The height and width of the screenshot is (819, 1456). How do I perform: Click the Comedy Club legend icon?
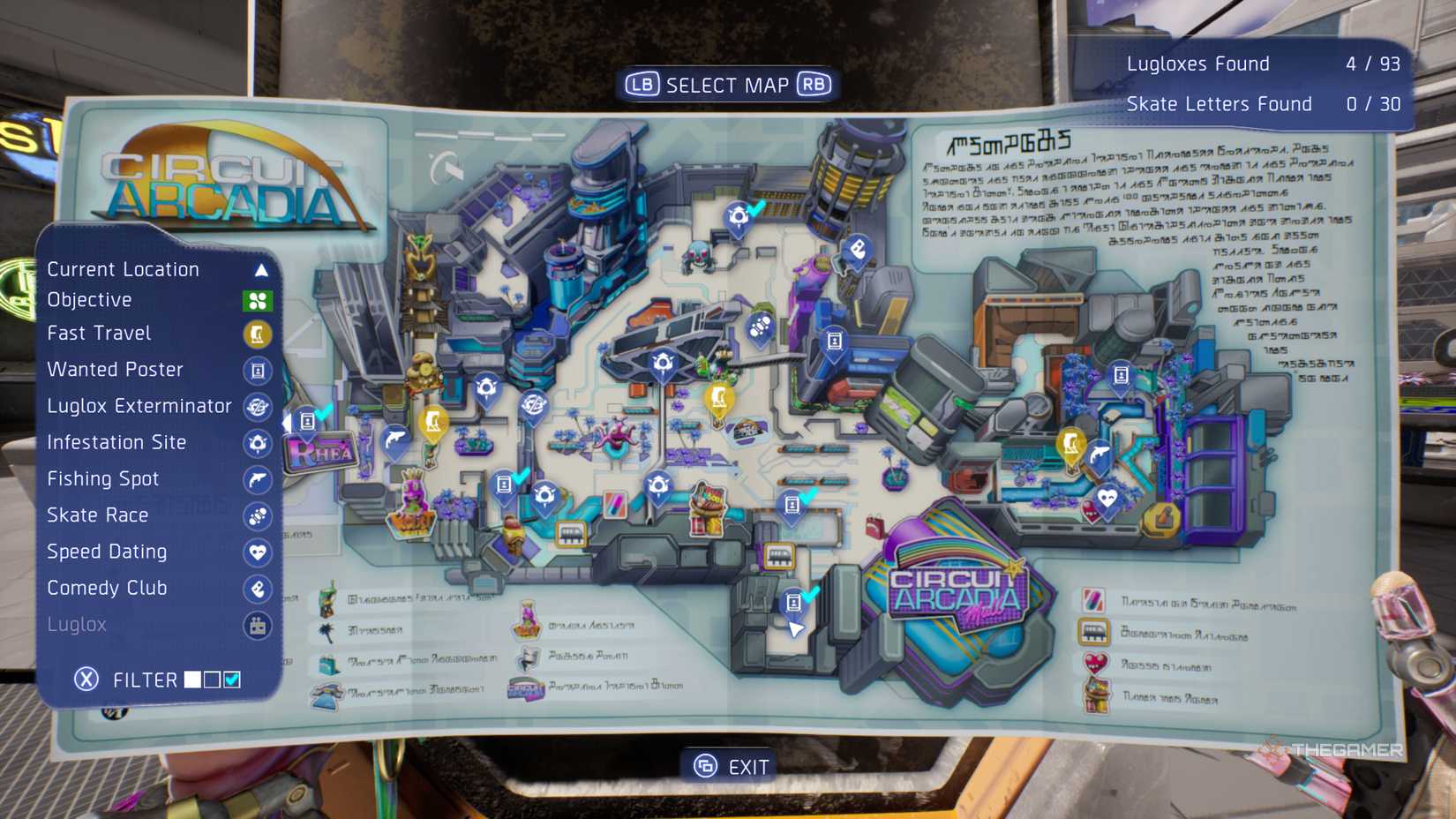(259, 589)
